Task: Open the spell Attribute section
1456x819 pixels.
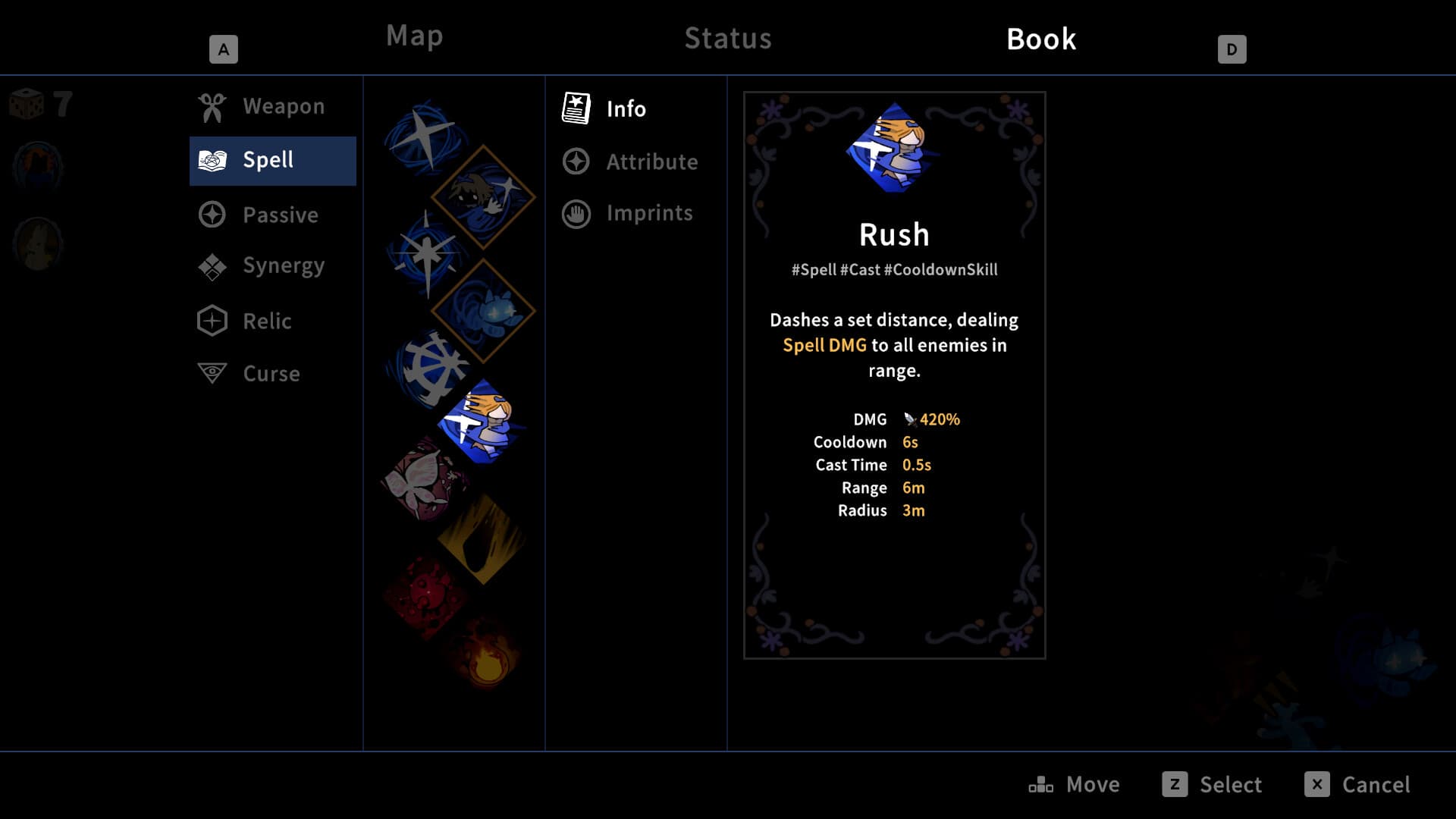Action: tap(651, 162)
